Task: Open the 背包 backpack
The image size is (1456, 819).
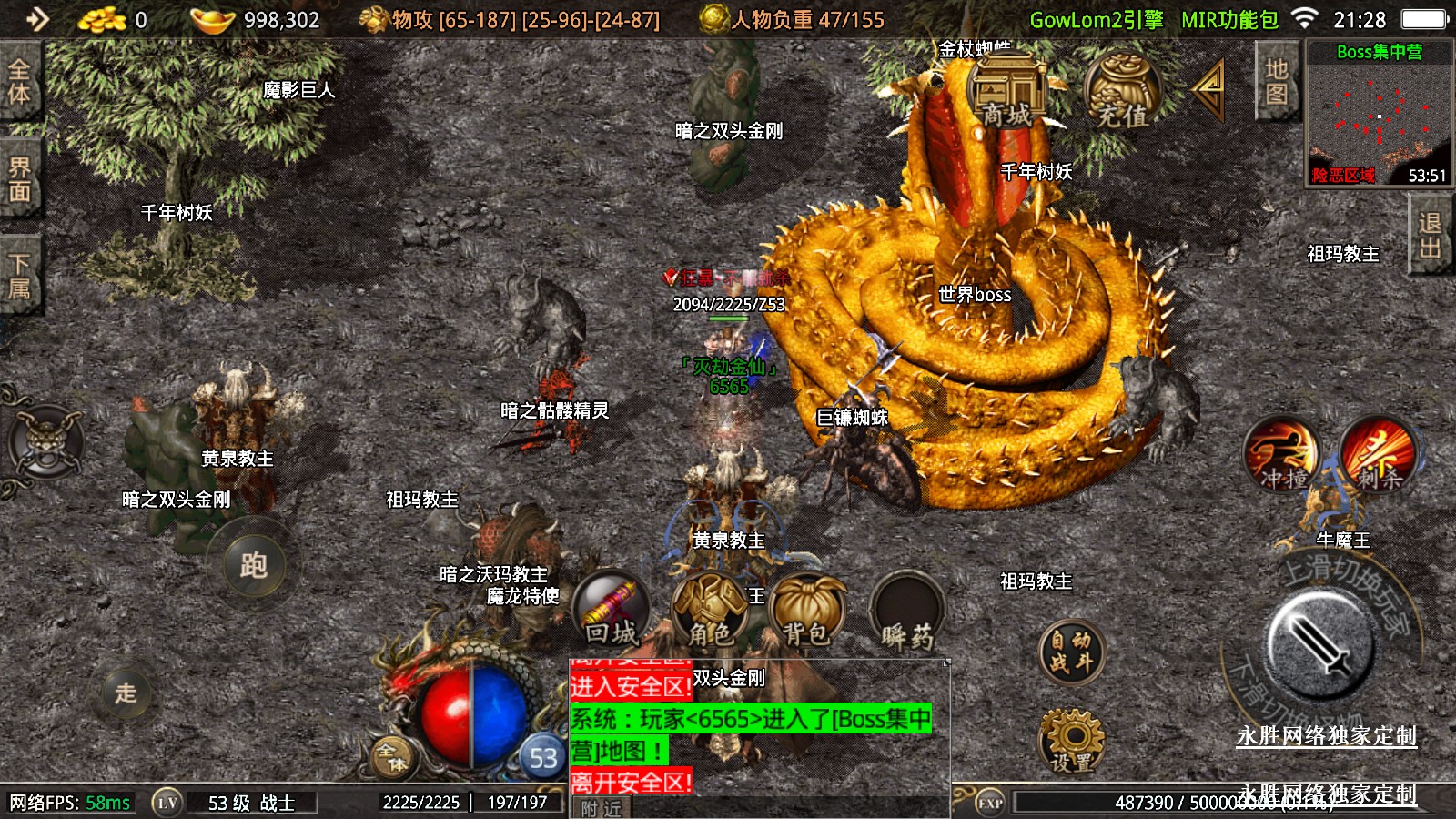Action: [x=807, y=610]
